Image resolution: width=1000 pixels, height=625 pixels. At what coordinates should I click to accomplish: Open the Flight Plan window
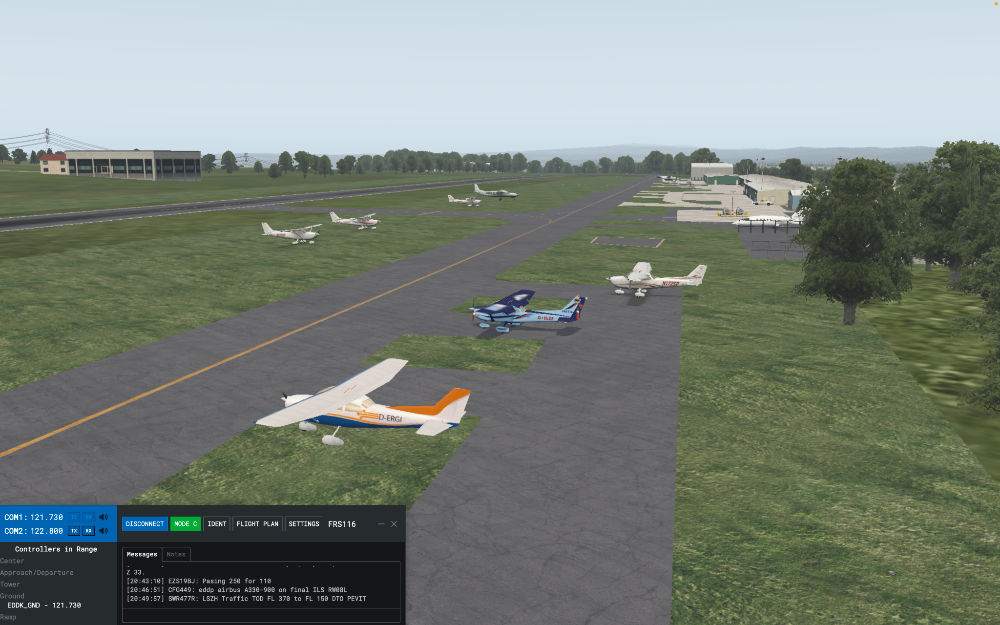(x=257, y=524)
